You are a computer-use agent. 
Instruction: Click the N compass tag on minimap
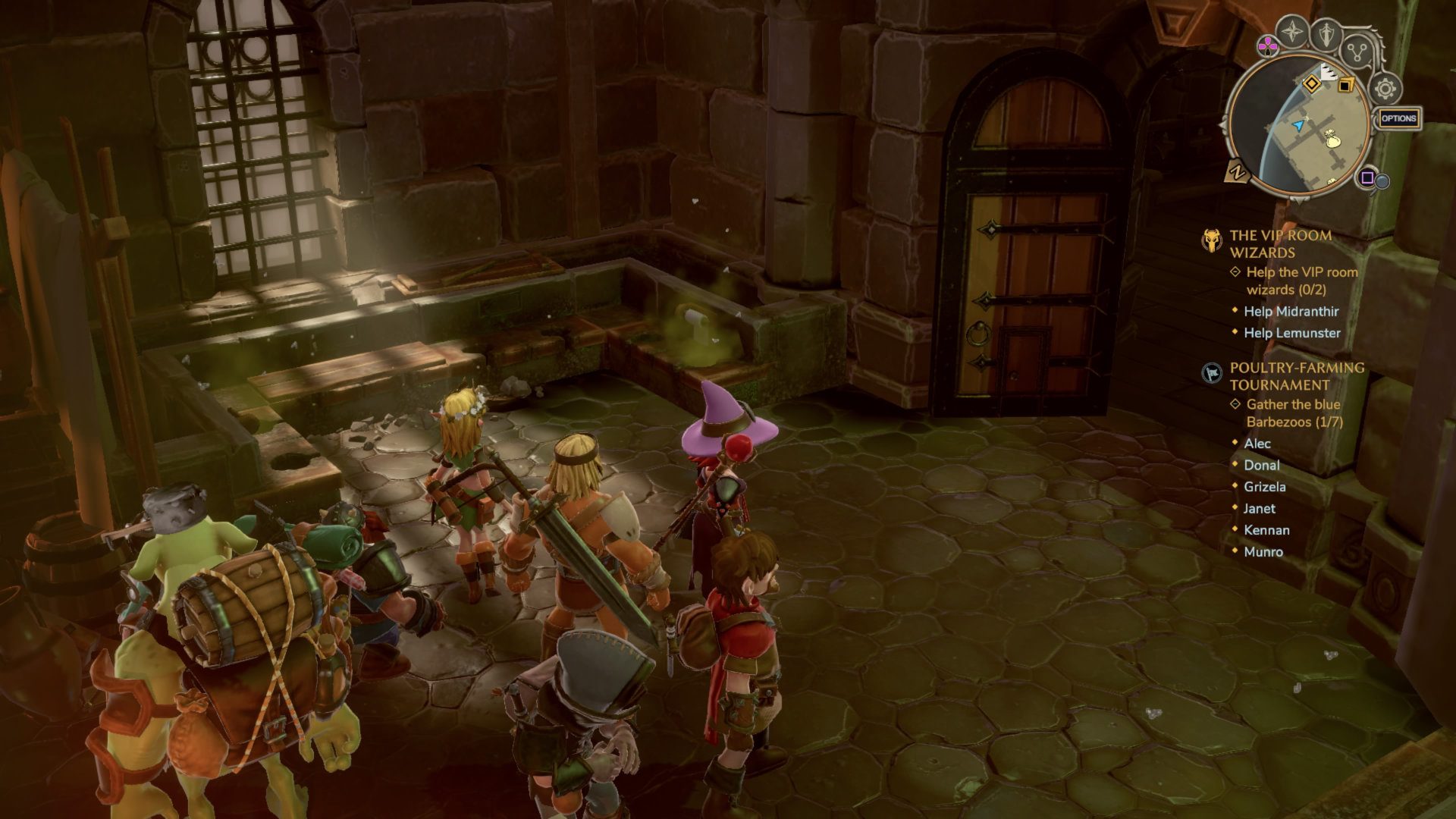[1237, 173]
